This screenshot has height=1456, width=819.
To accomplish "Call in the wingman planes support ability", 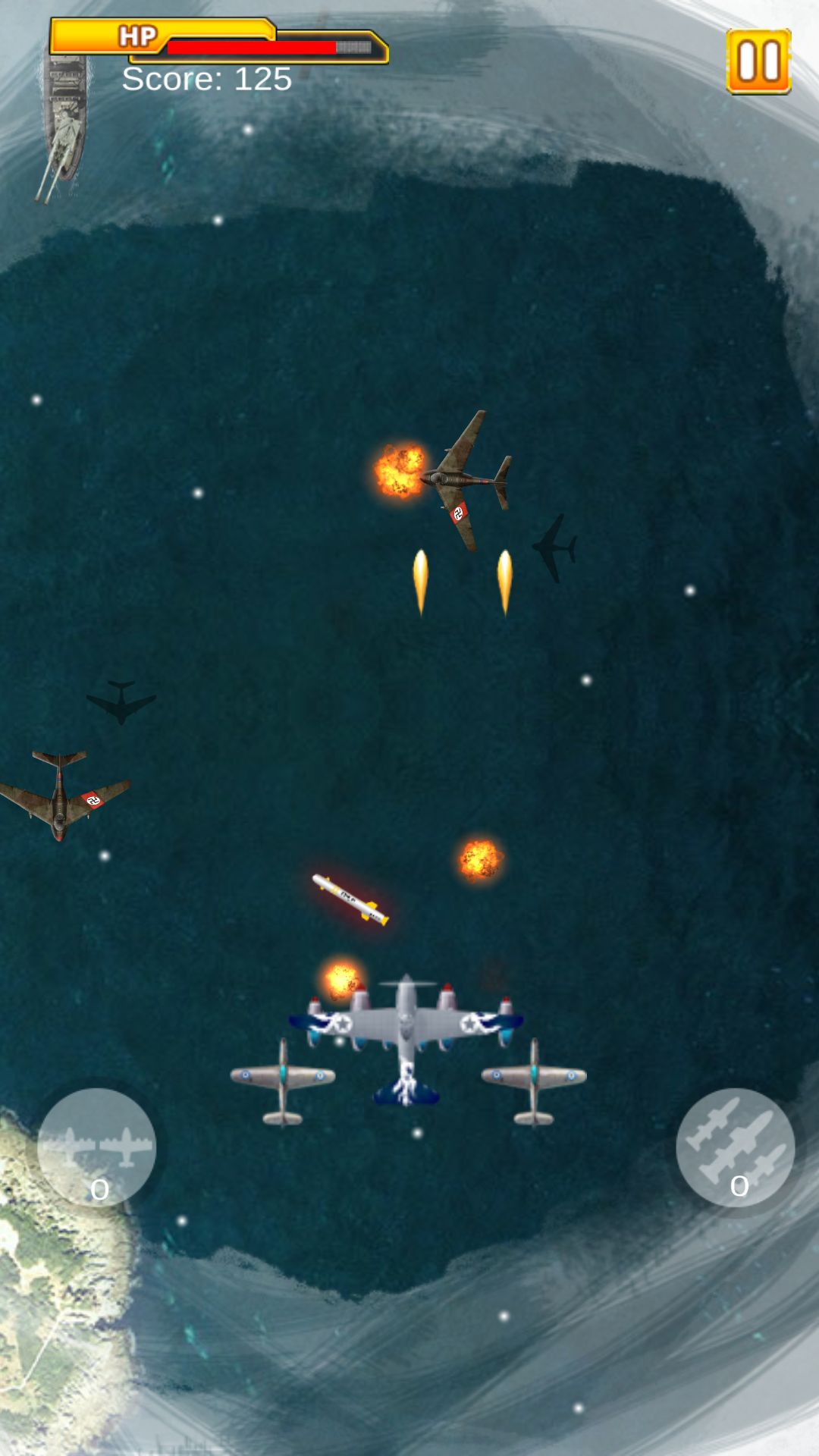I will [x=96, y=1147].
